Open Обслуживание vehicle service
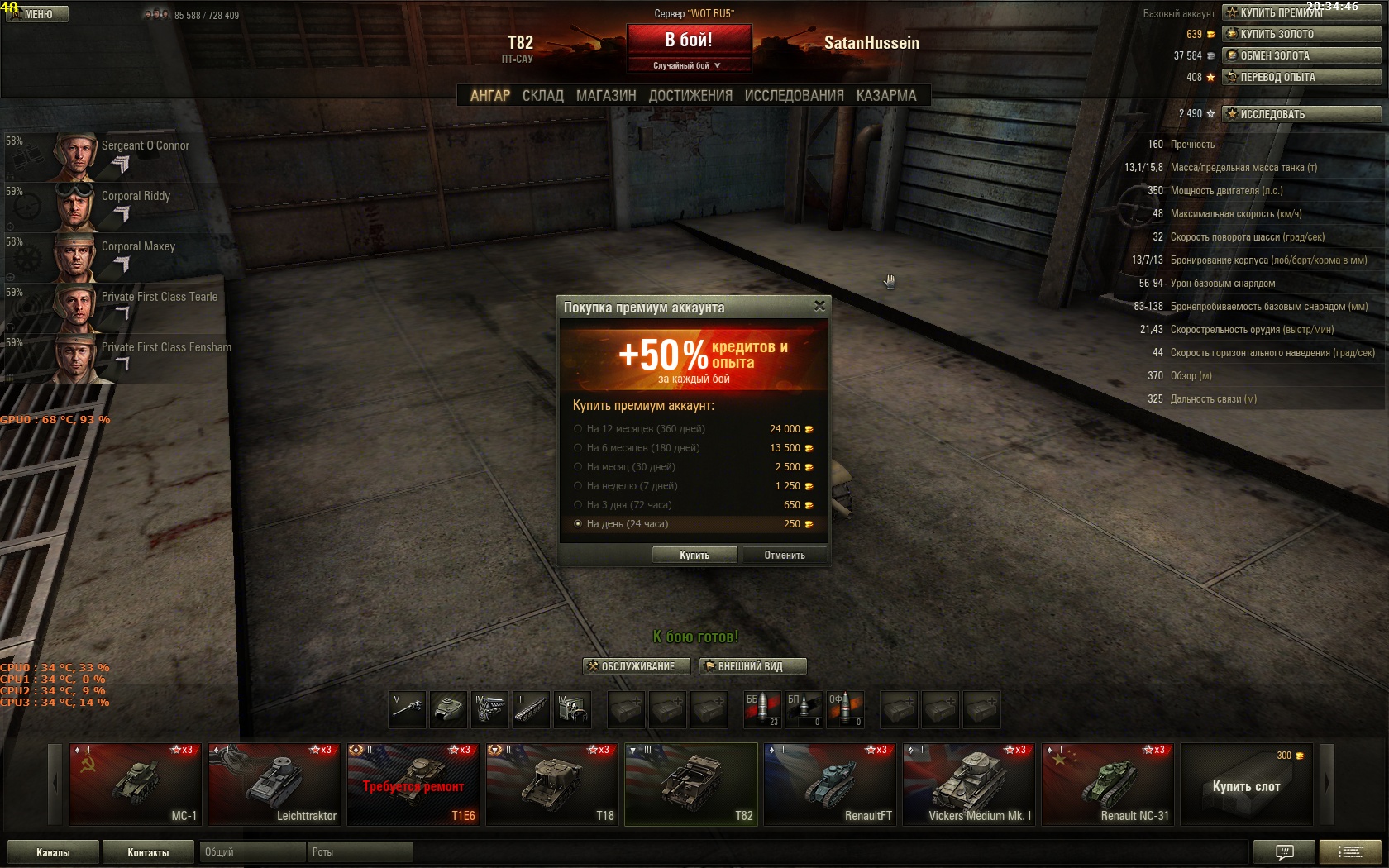1389x868 pixels. pos(637,666)
